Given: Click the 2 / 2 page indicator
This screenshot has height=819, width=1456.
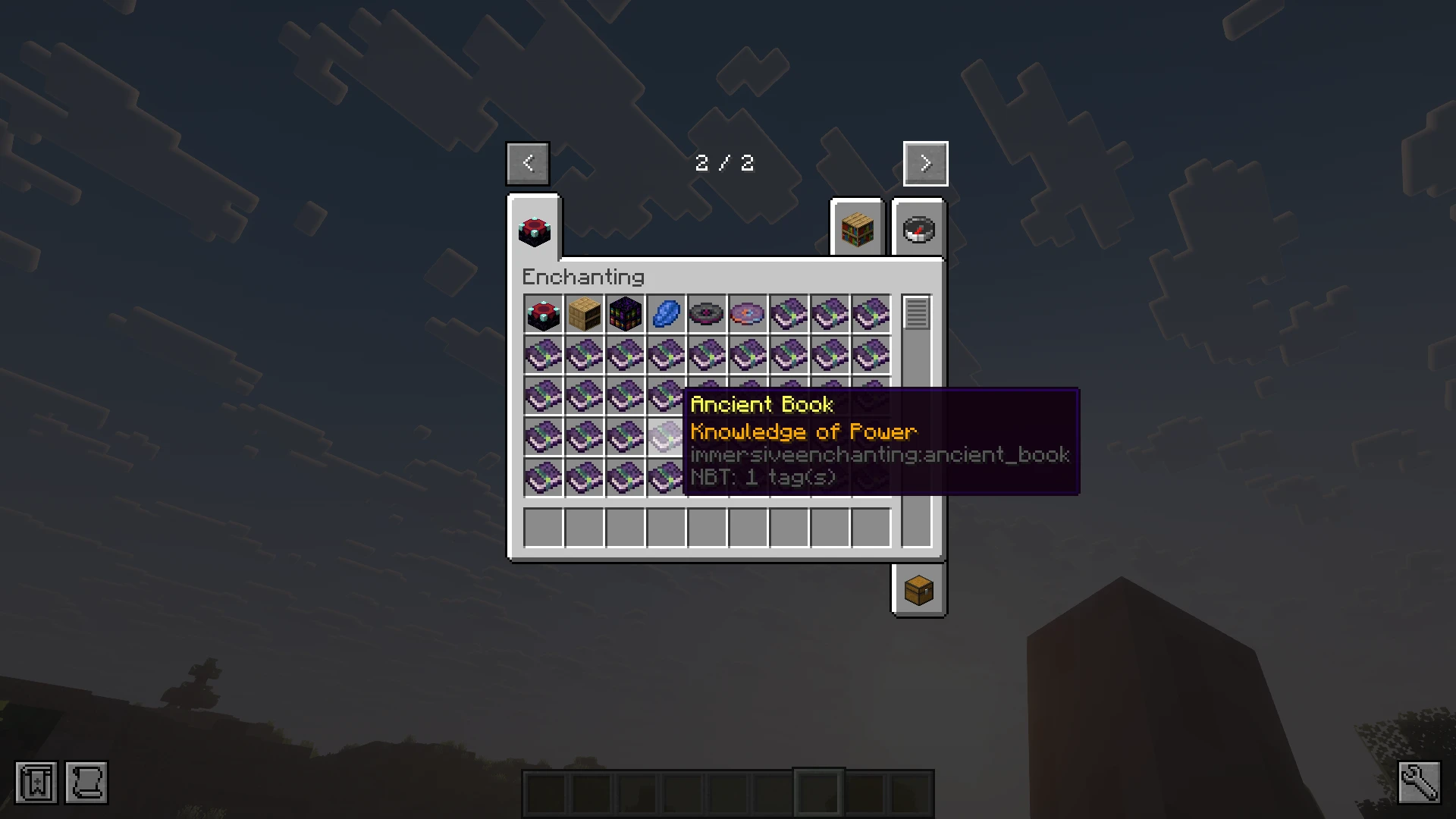Looking at the screenshot, I should click(x=724, y=163).
